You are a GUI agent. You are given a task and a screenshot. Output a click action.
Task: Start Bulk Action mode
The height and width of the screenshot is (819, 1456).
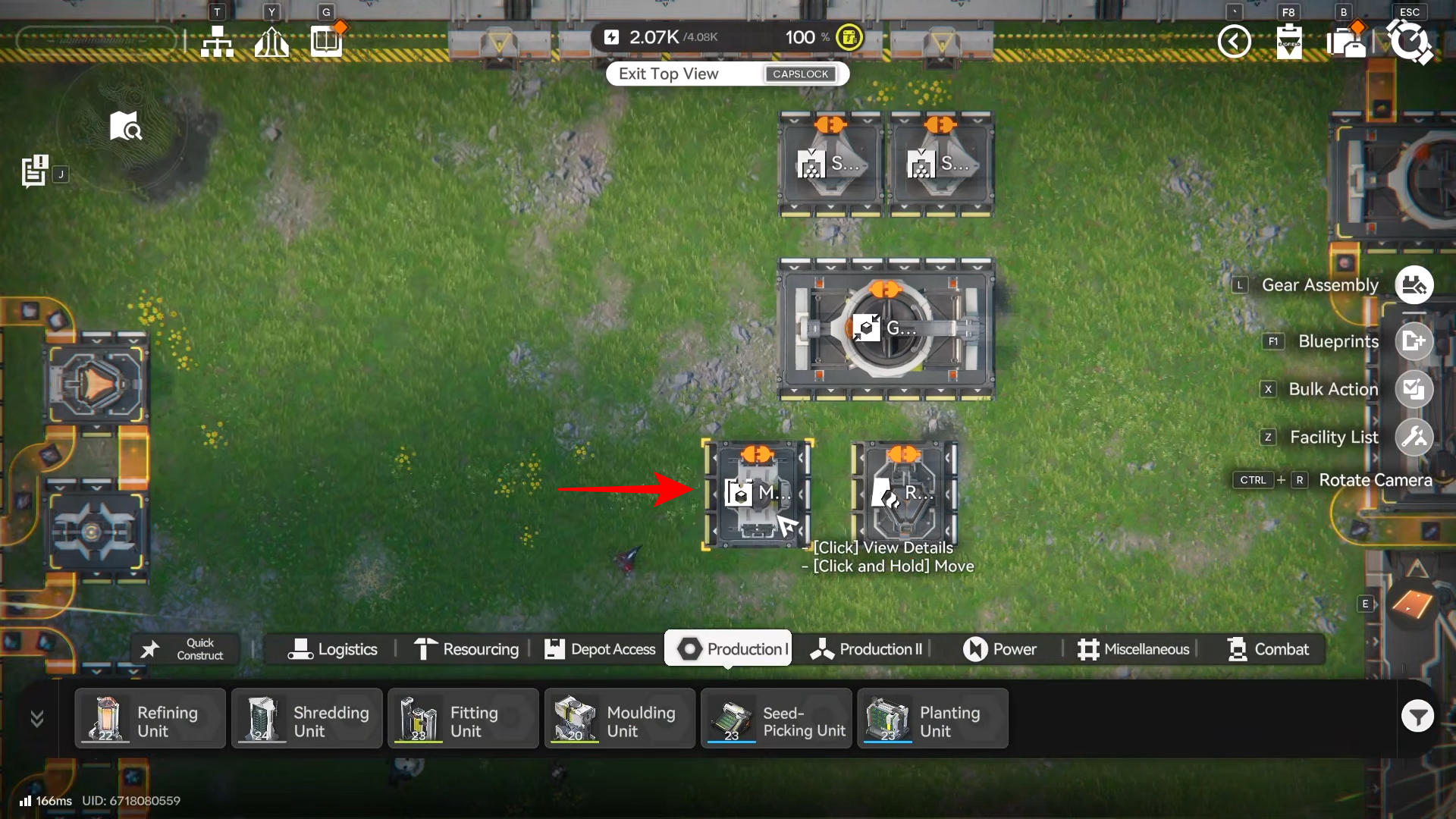coord(1414,389)
